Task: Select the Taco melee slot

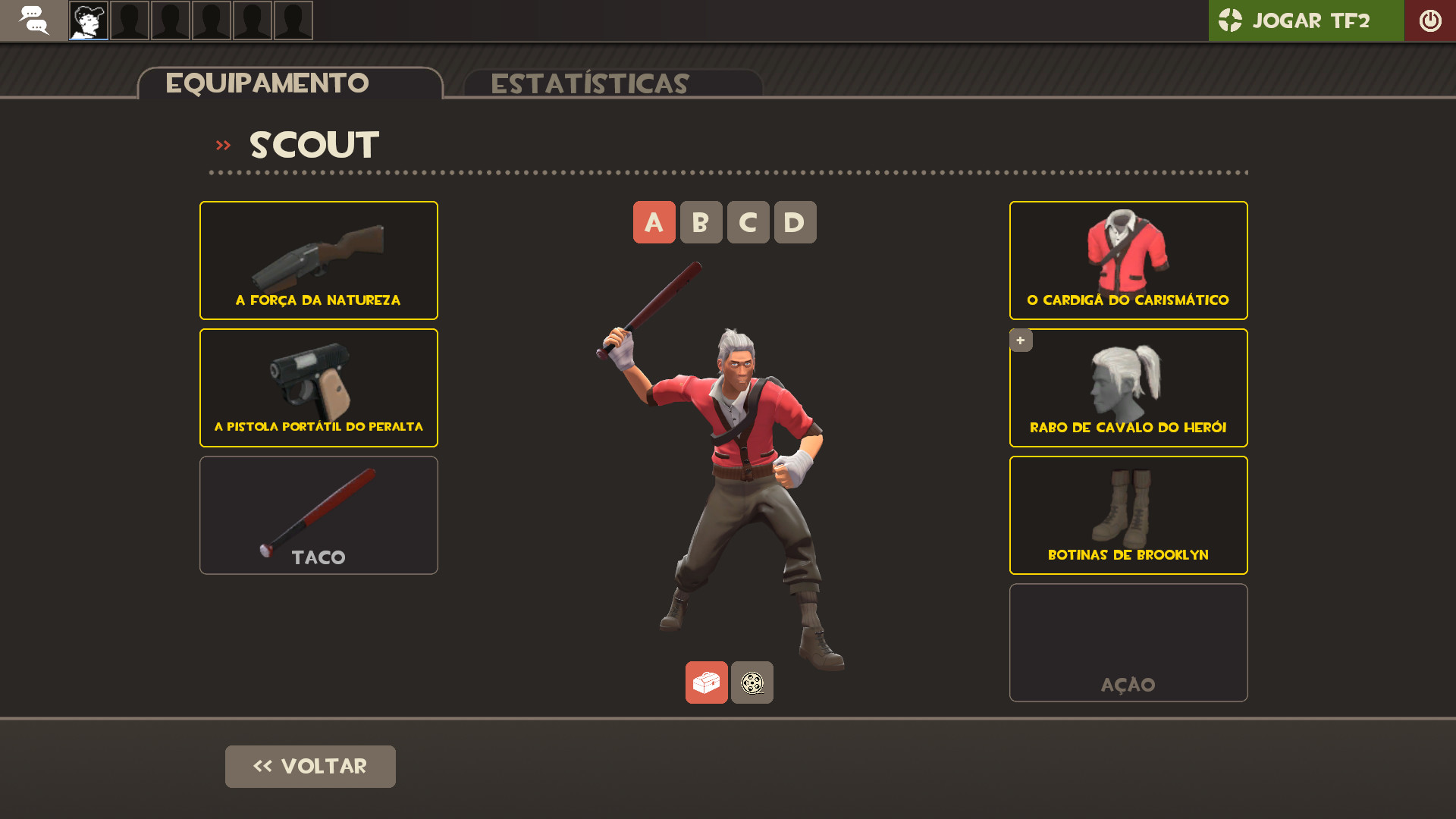Action: [318, 515]
